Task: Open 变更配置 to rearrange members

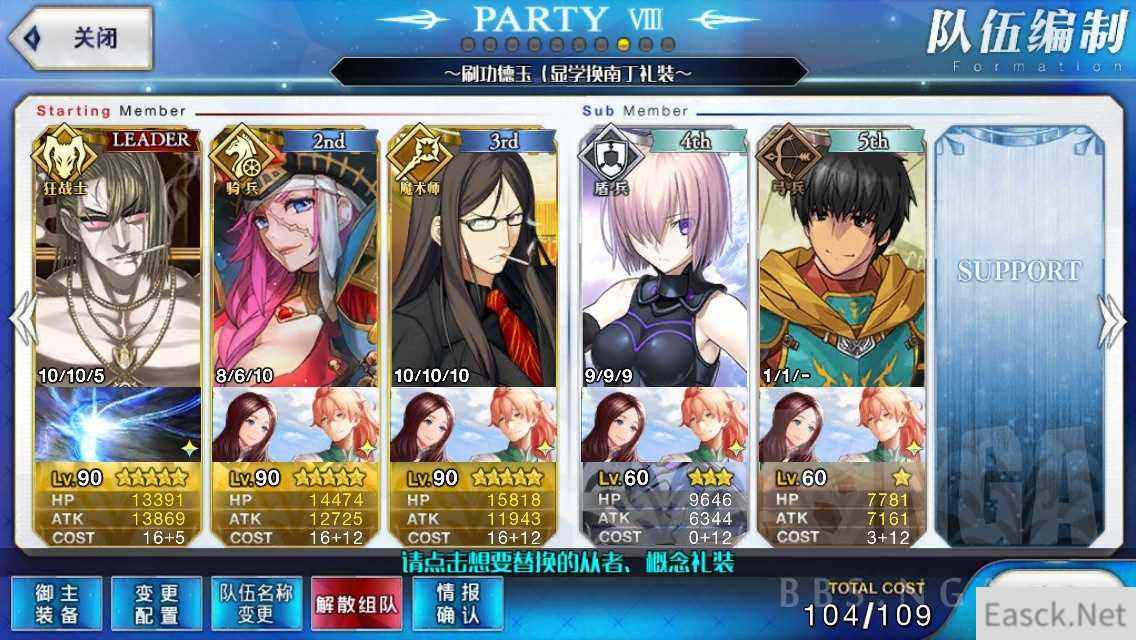Action: click(x=156, y=603)
